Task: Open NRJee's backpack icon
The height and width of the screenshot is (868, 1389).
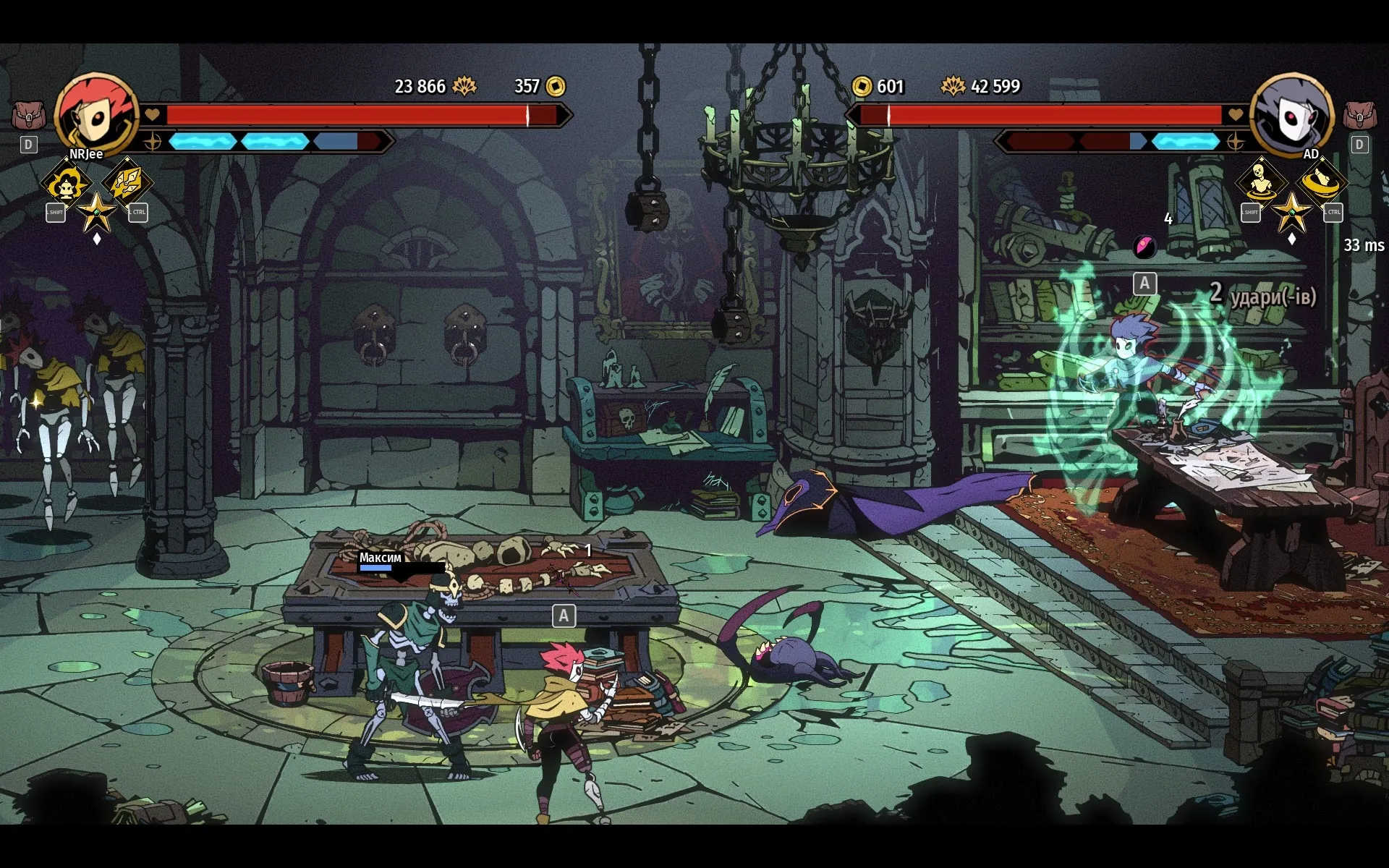Action: point(28,115)
